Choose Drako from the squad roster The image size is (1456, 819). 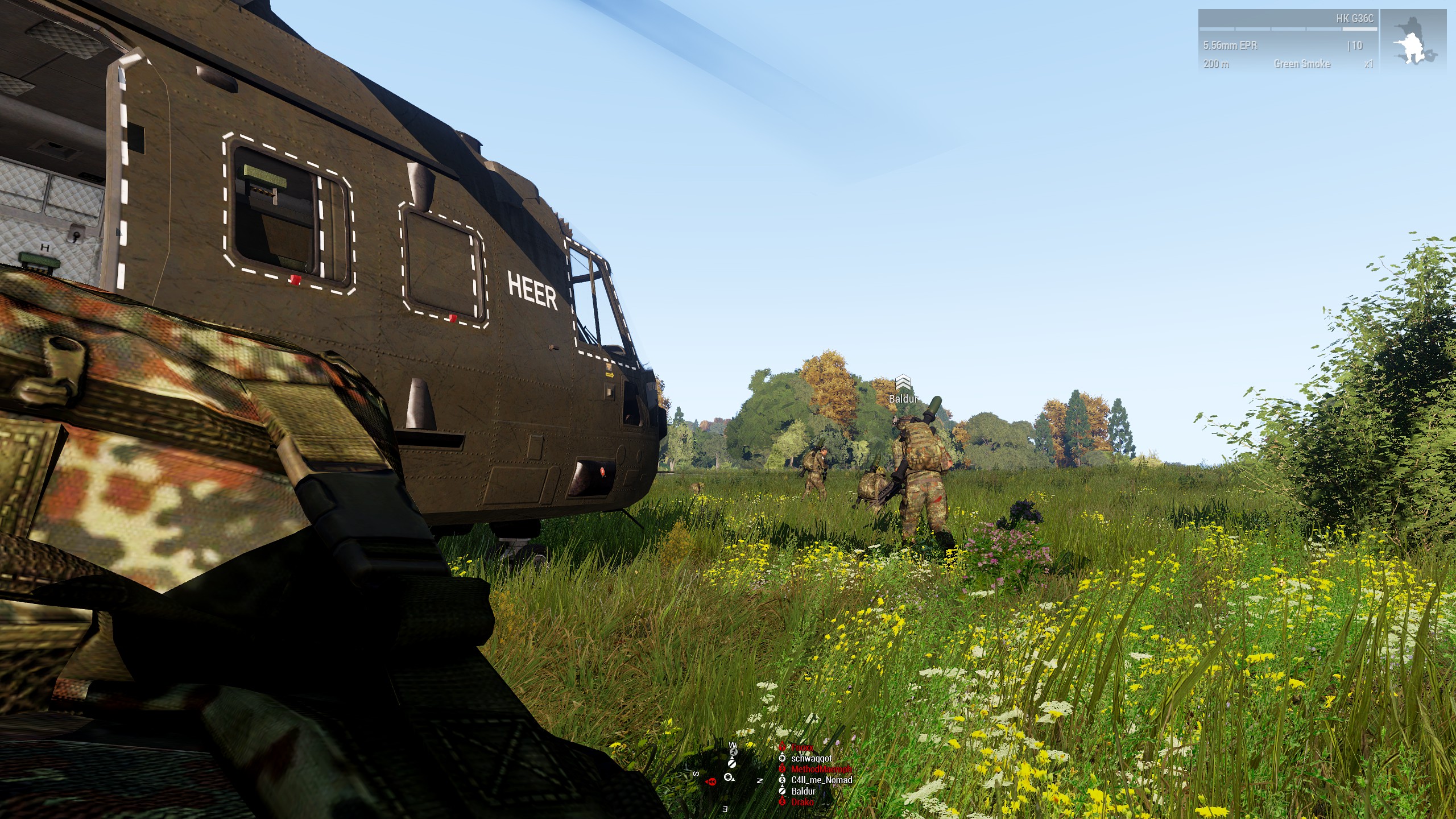tap(802, 802)
